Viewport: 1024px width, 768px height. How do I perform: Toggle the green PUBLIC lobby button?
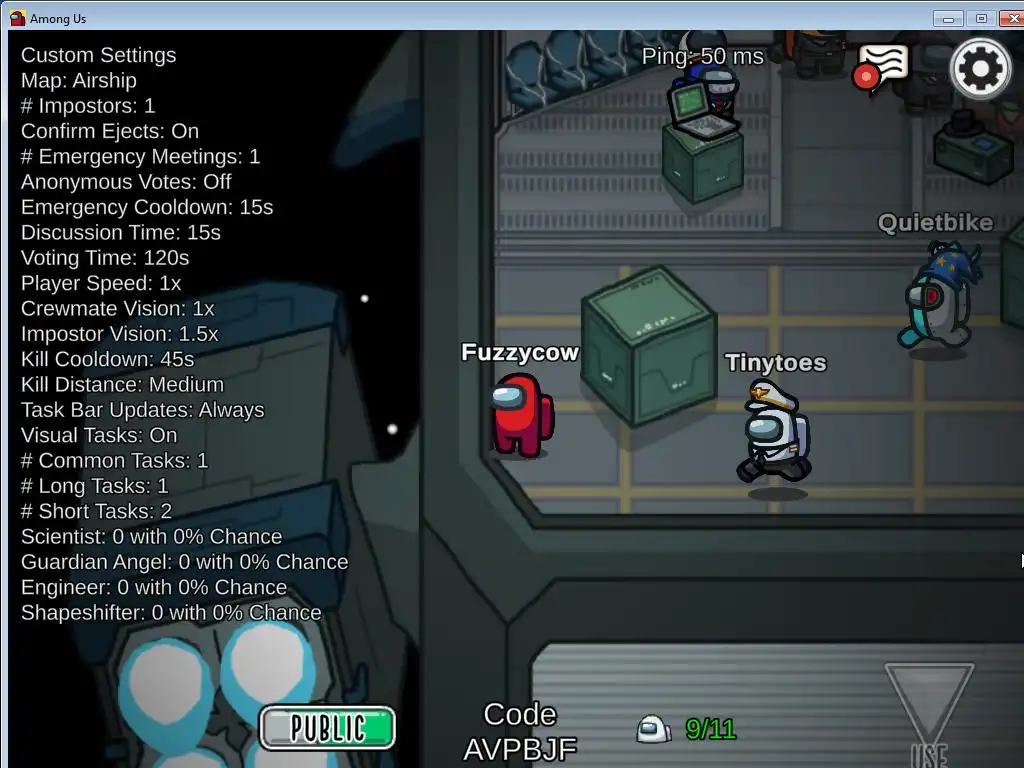point(328,727)
